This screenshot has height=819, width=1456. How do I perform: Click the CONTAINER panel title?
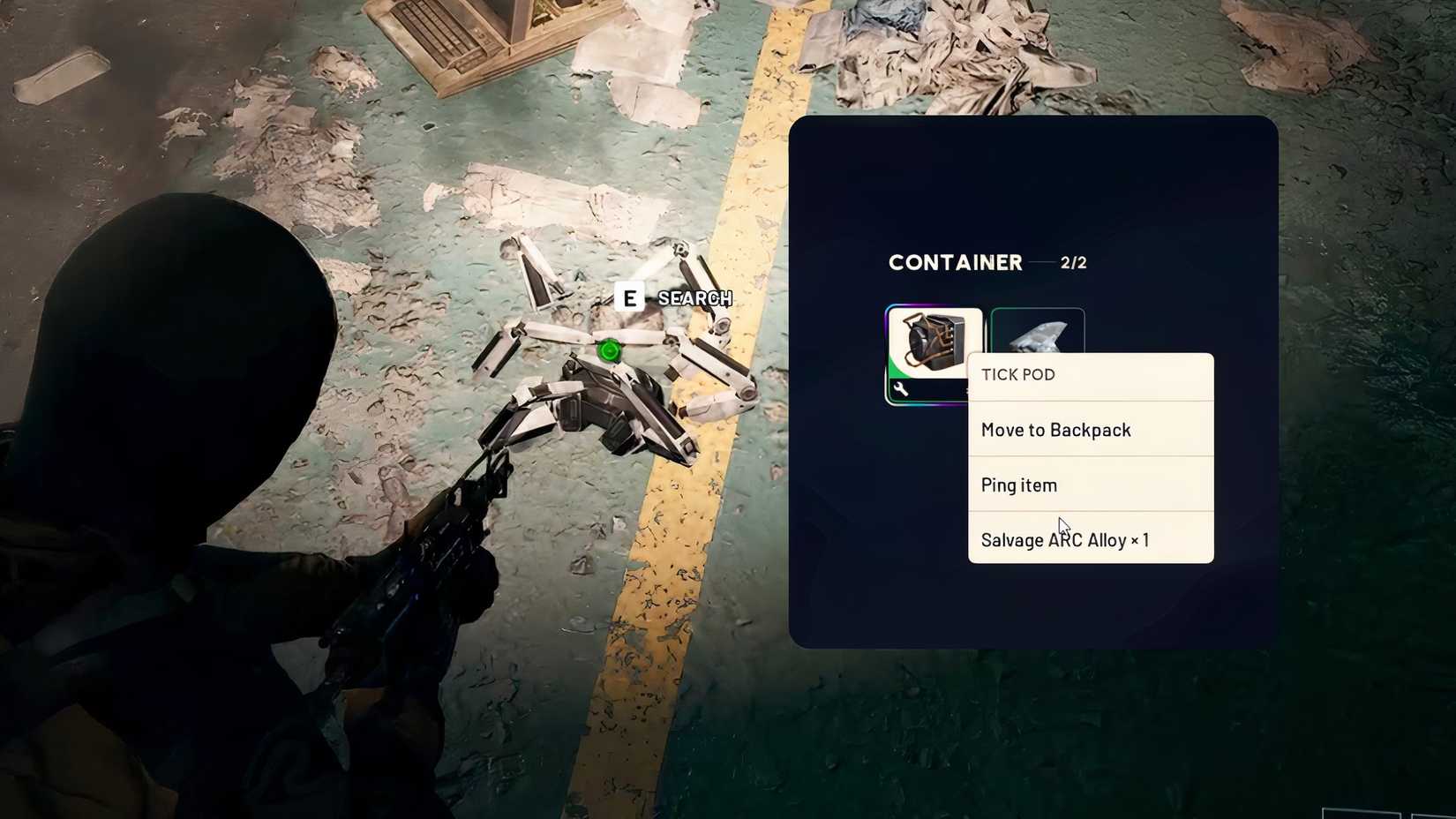click(955, 262)
